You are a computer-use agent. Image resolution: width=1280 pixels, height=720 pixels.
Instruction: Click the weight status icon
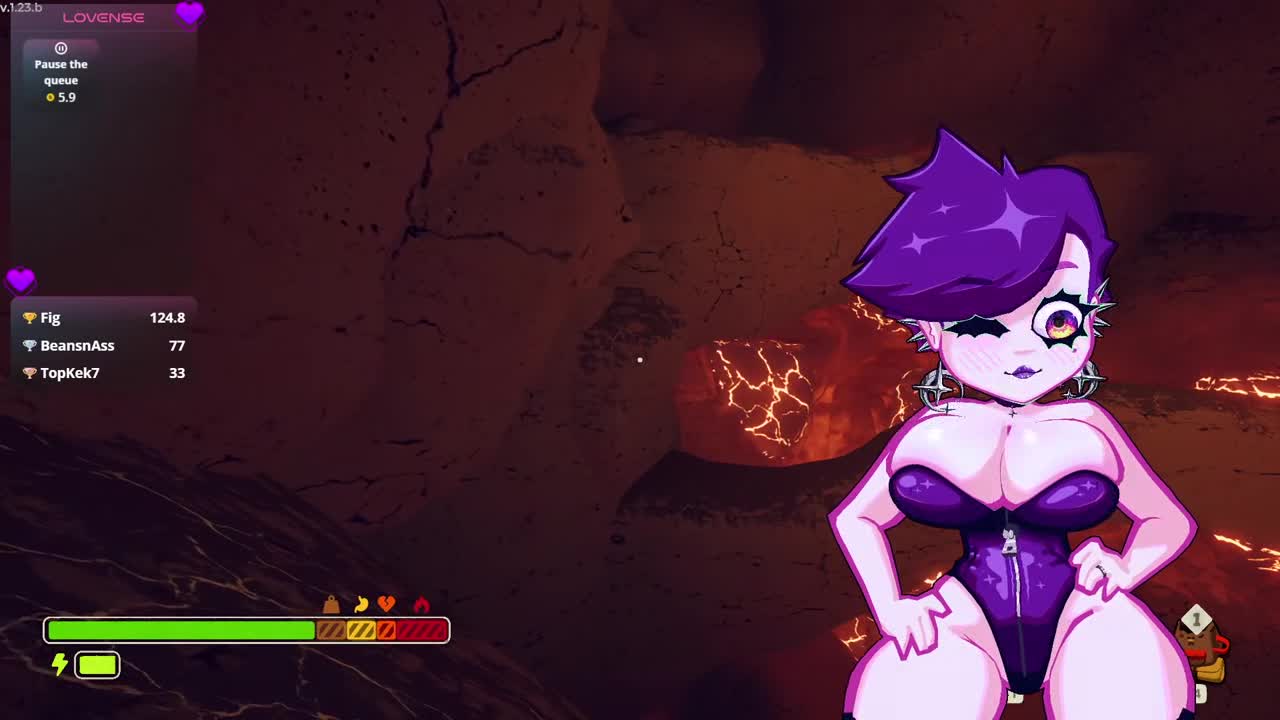(x=331, y=605)
